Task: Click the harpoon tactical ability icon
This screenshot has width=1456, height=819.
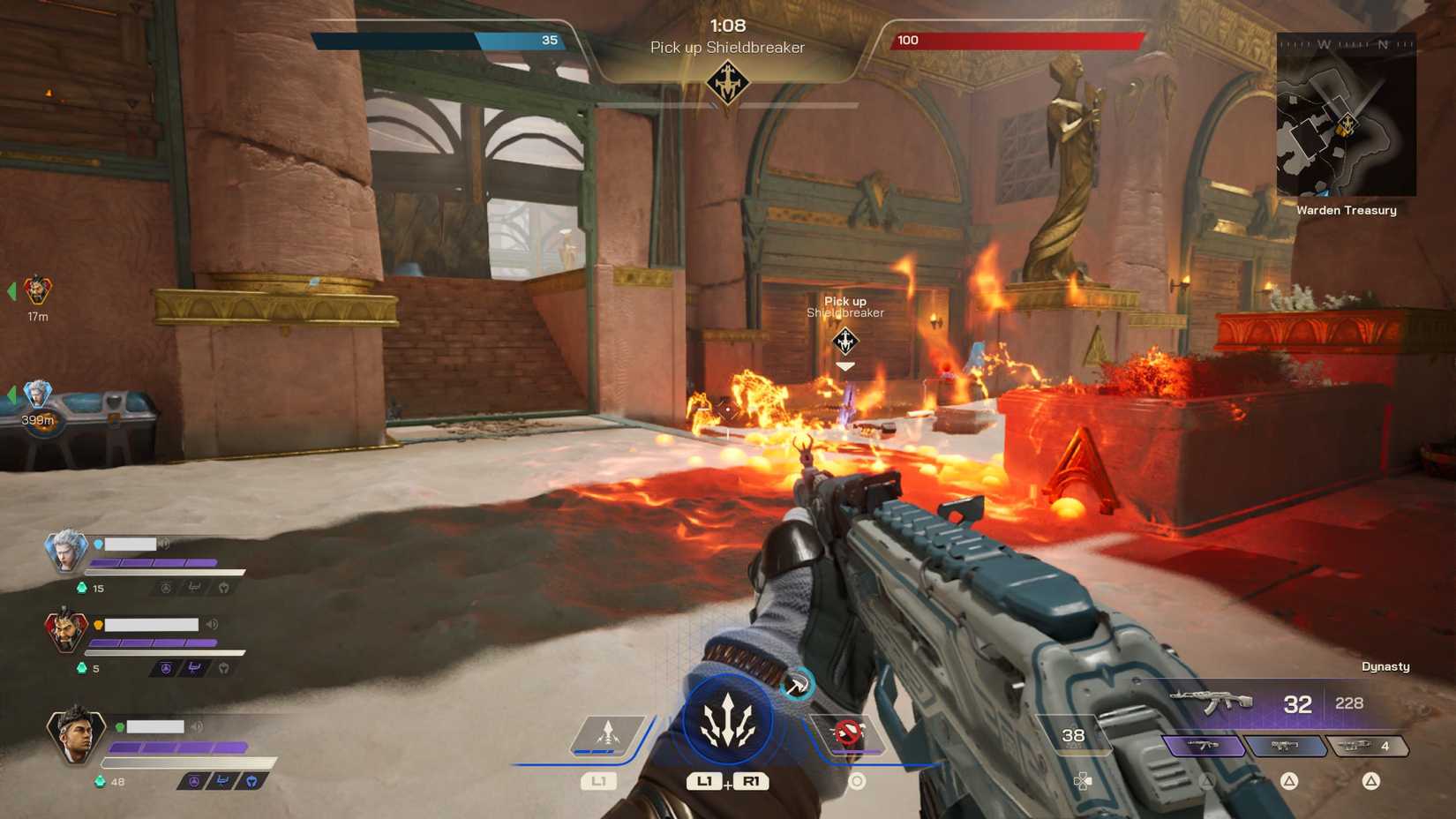Action: [606, 730]
